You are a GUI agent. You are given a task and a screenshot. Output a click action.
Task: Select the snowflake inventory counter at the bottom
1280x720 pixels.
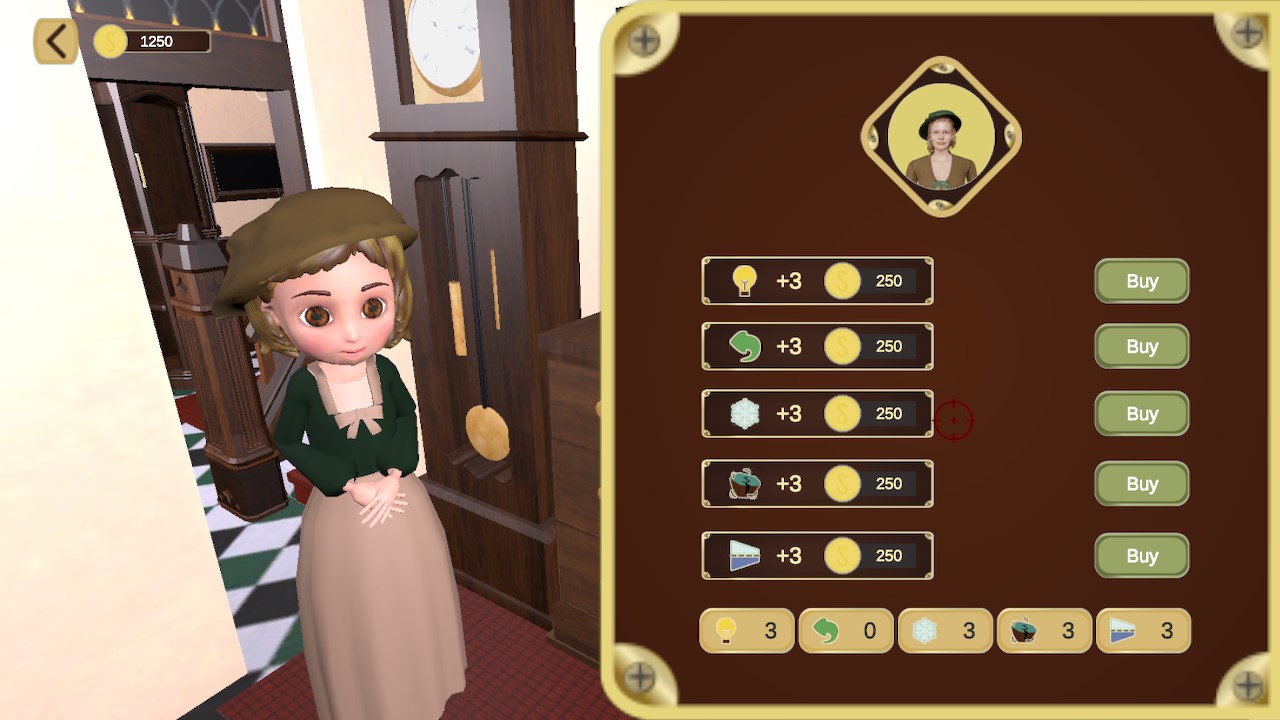(945, 631)
